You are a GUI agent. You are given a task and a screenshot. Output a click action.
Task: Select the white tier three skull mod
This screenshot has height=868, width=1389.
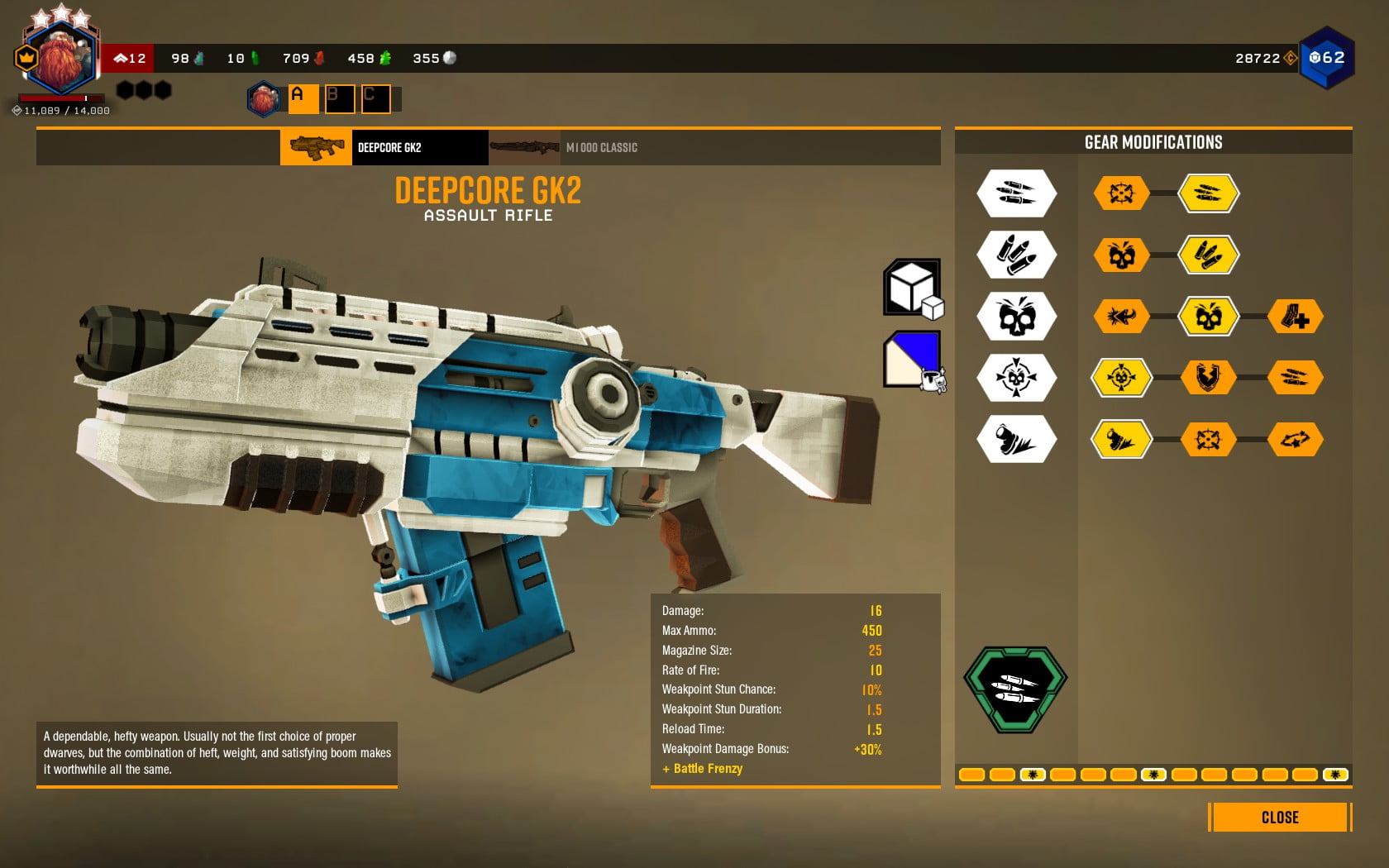pyautogui.click(x=1016, y=317)
